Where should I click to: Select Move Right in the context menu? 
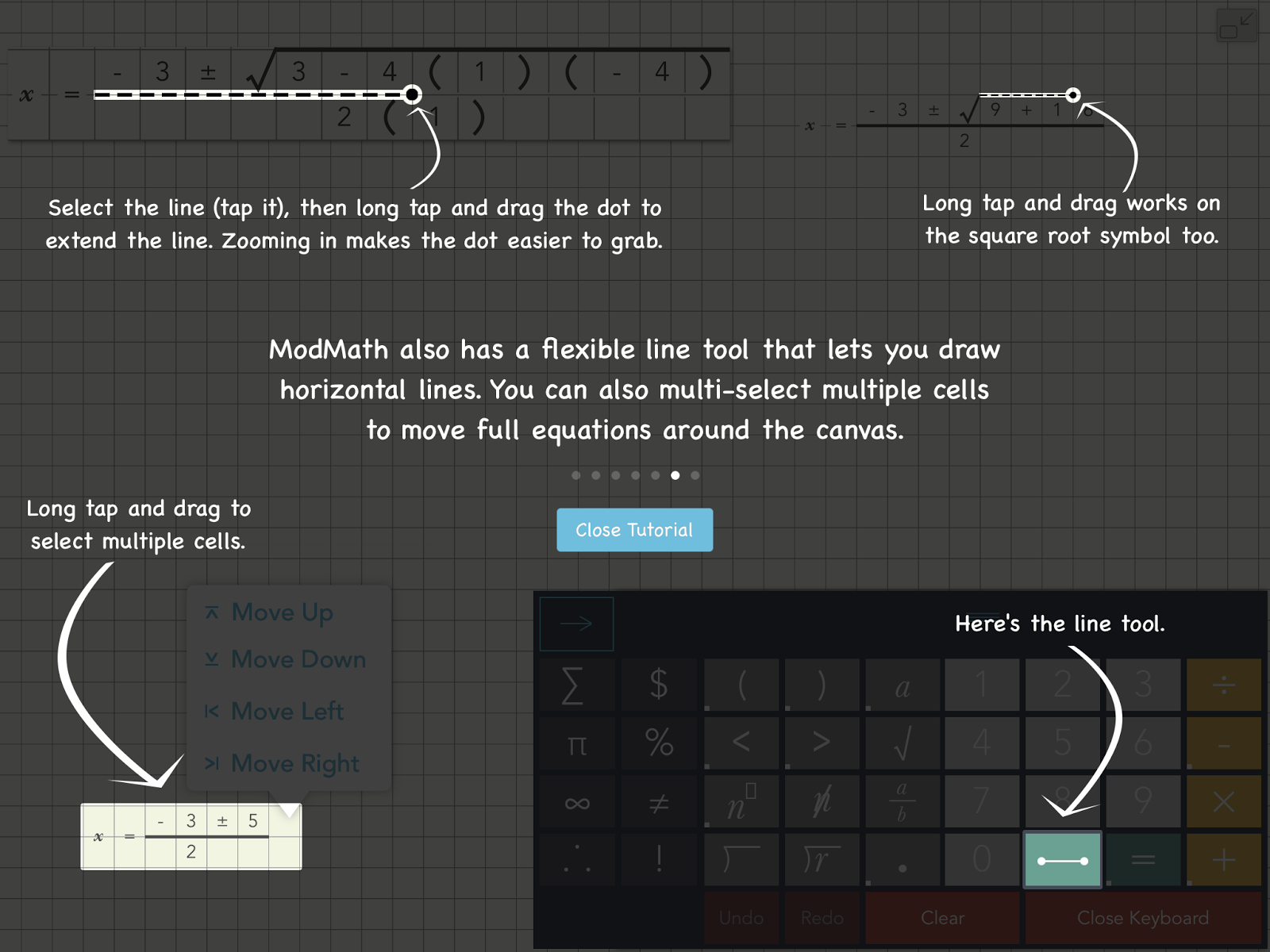(x=294, y=763)
